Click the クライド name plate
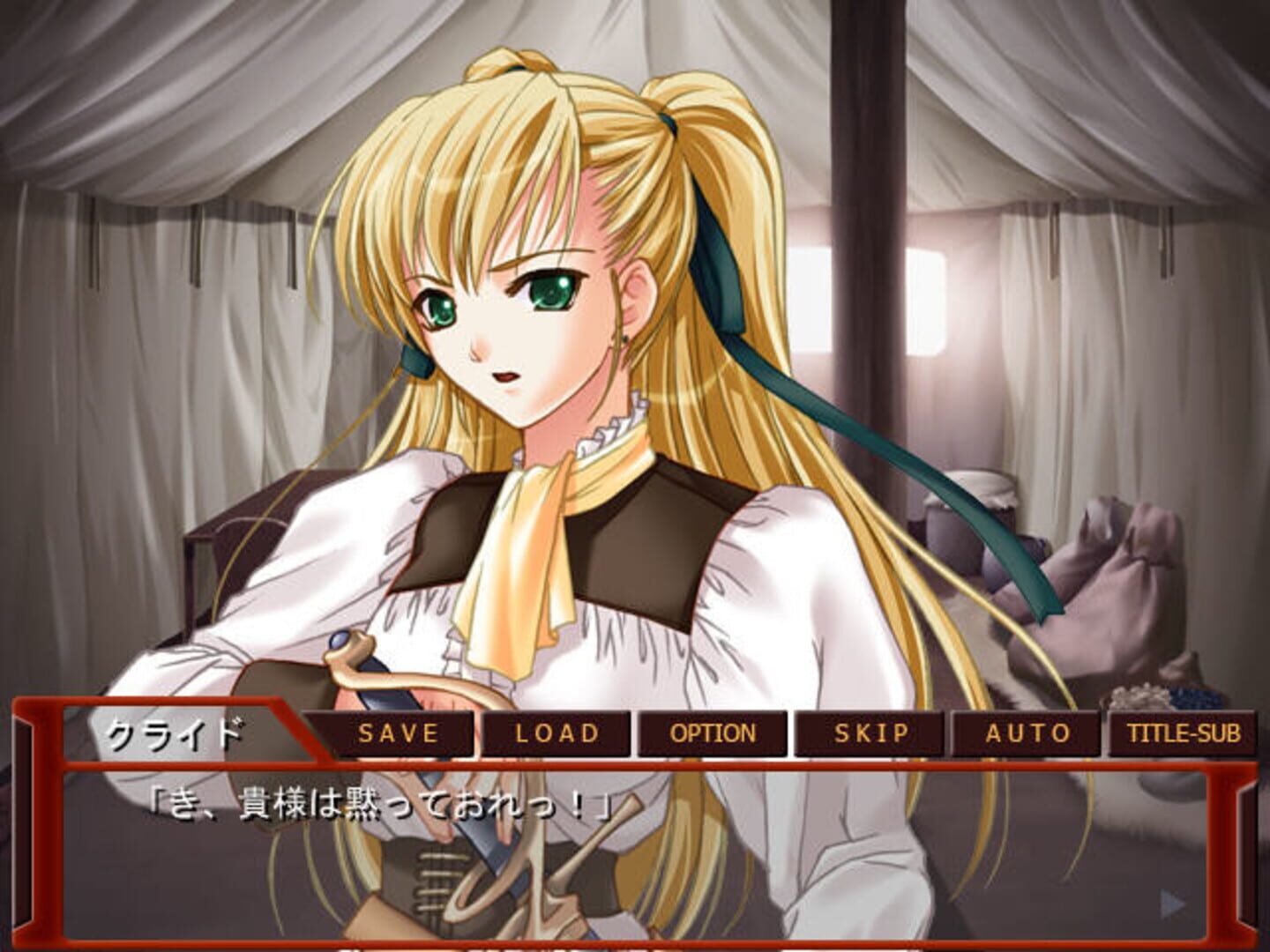 (x=176, y=732)
